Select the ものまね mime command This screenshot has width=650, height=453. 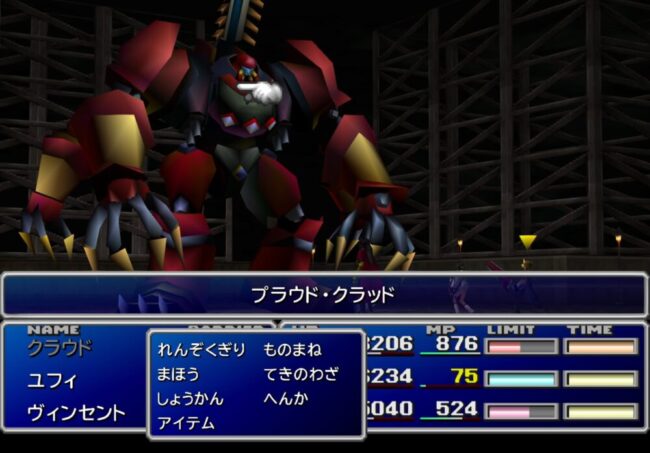pos(290,350)
